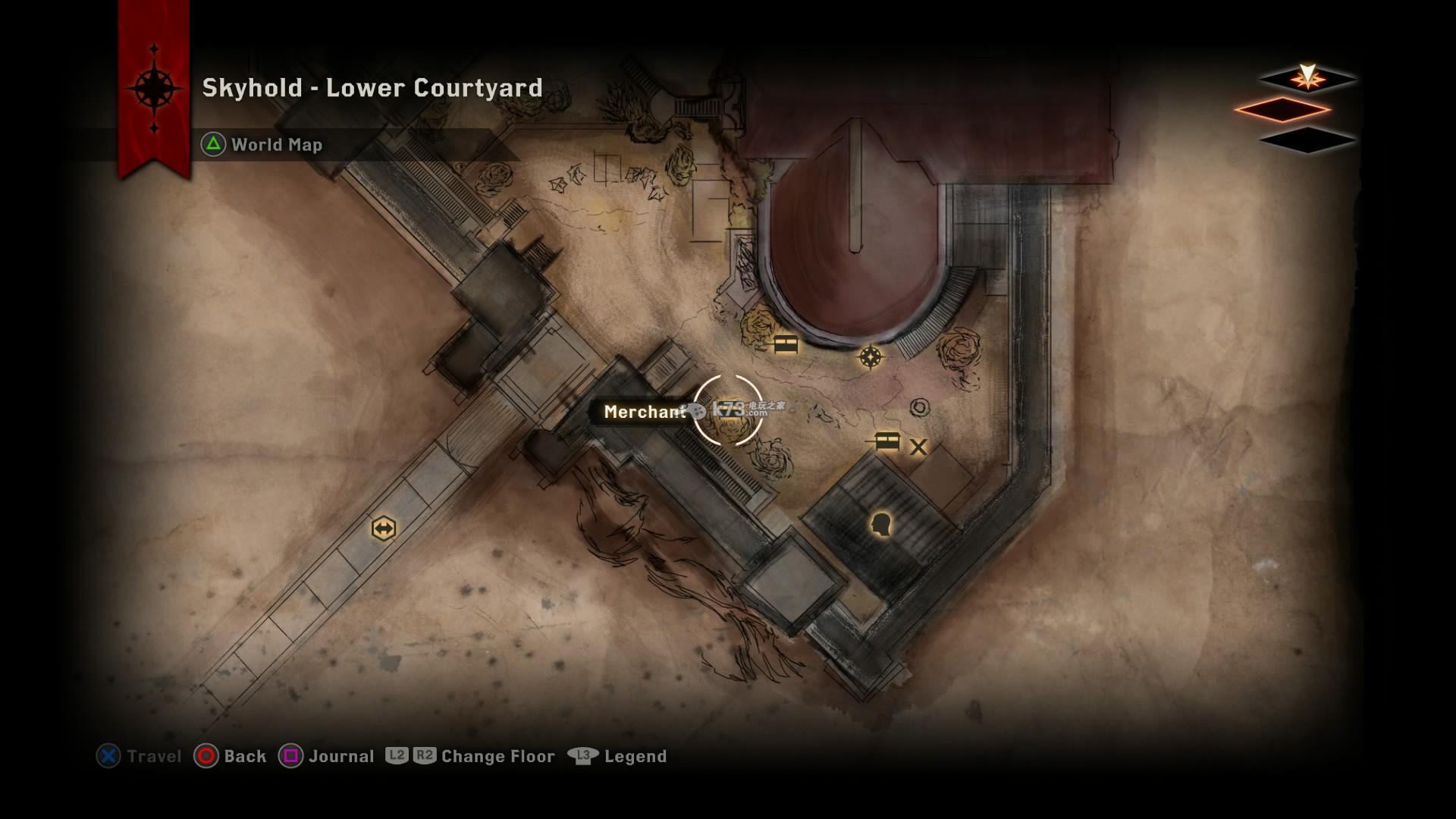
Task: Select the head silhouette map marker
Action: tap(880, 524)
